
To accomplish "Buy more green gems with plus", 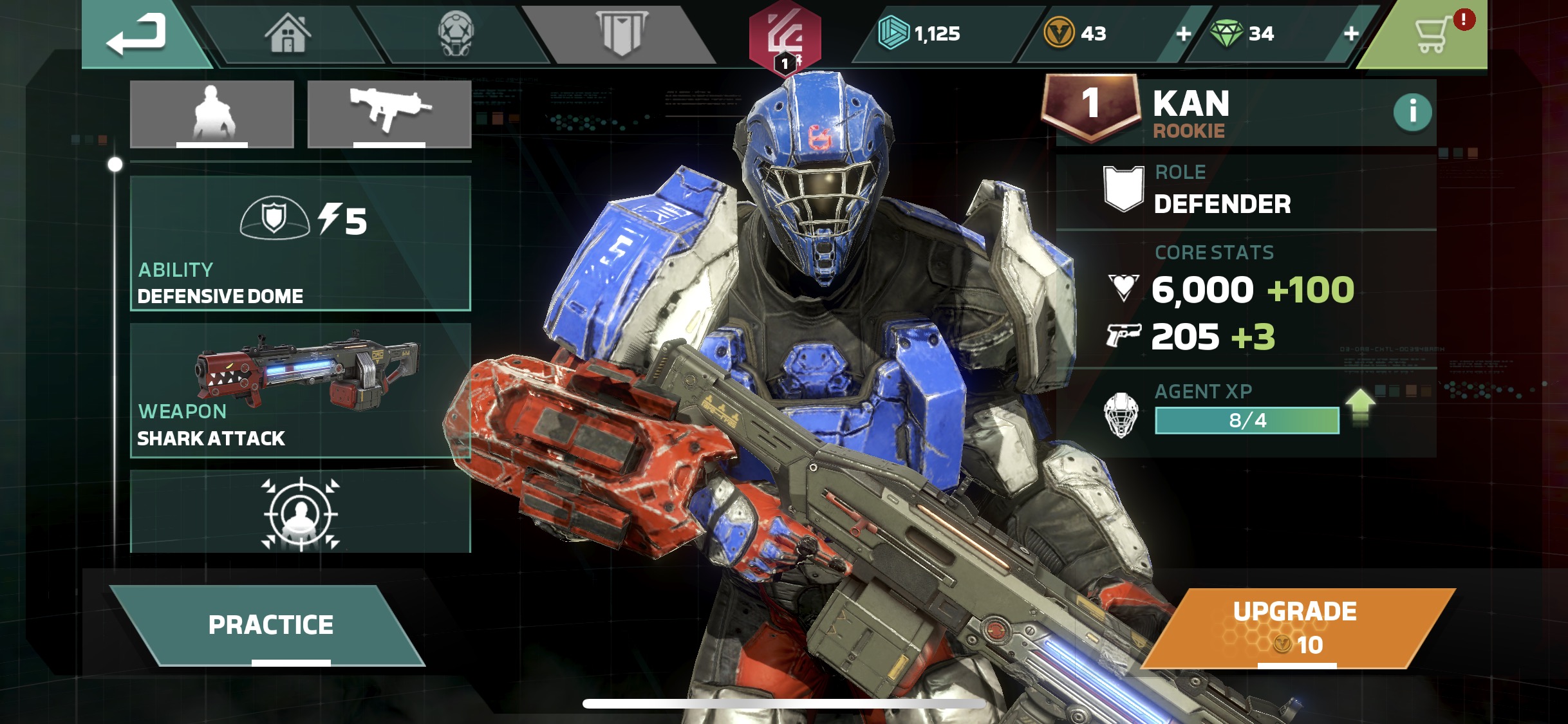I will [1351, 33].
